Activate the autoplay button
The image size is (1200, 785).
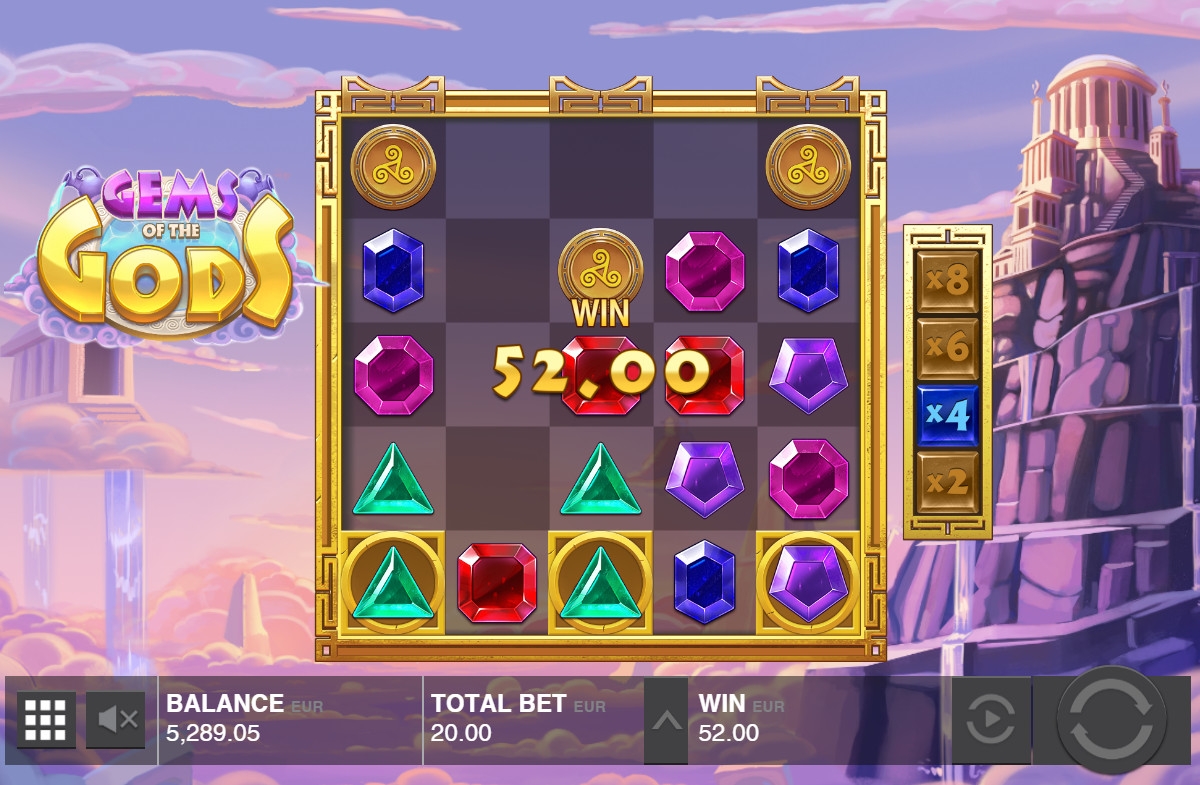[x=990, y=719]
